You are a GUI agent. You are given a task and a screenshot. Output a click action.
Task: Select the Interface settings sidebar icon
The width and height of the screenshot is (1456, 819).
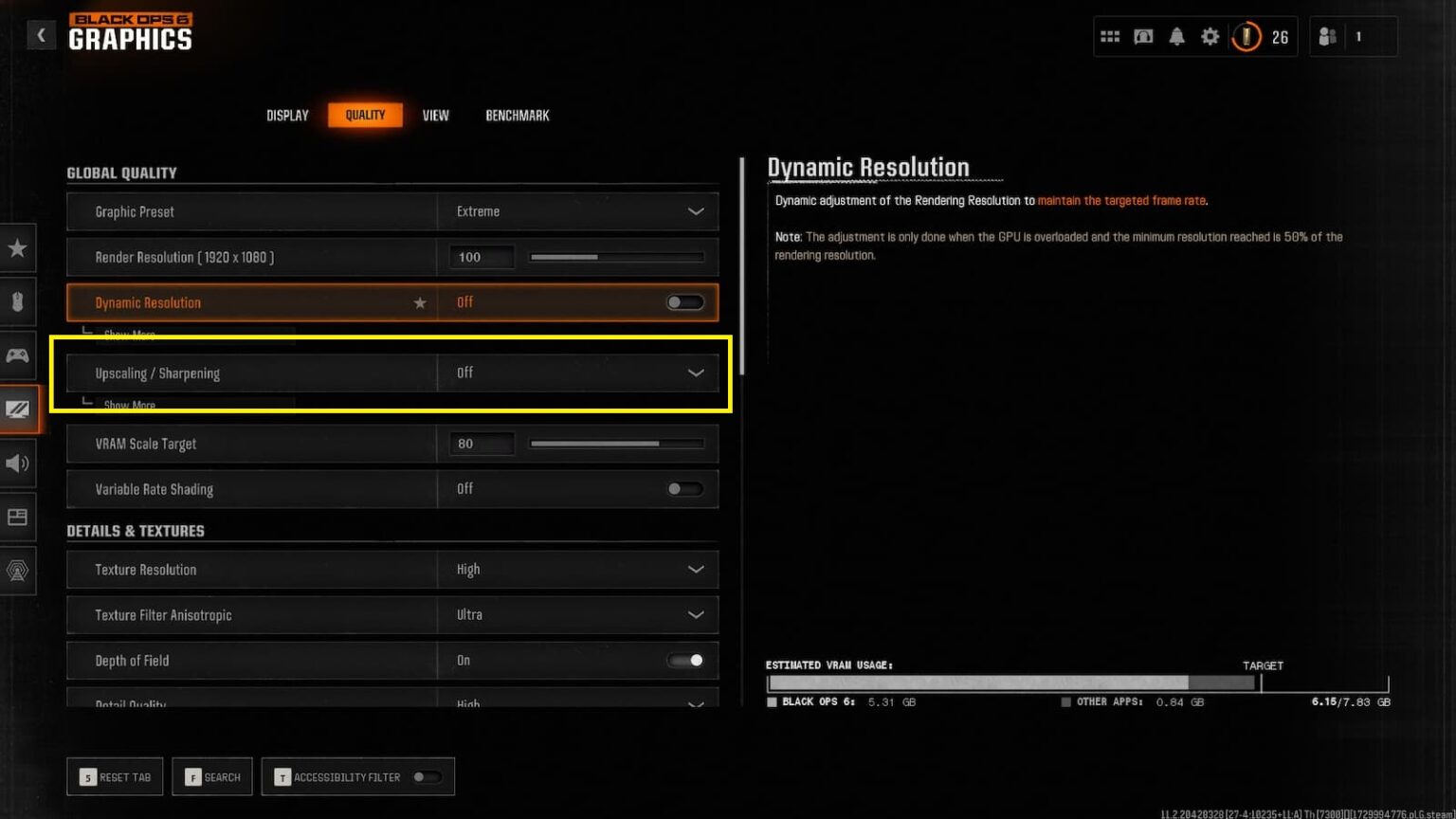17,517
